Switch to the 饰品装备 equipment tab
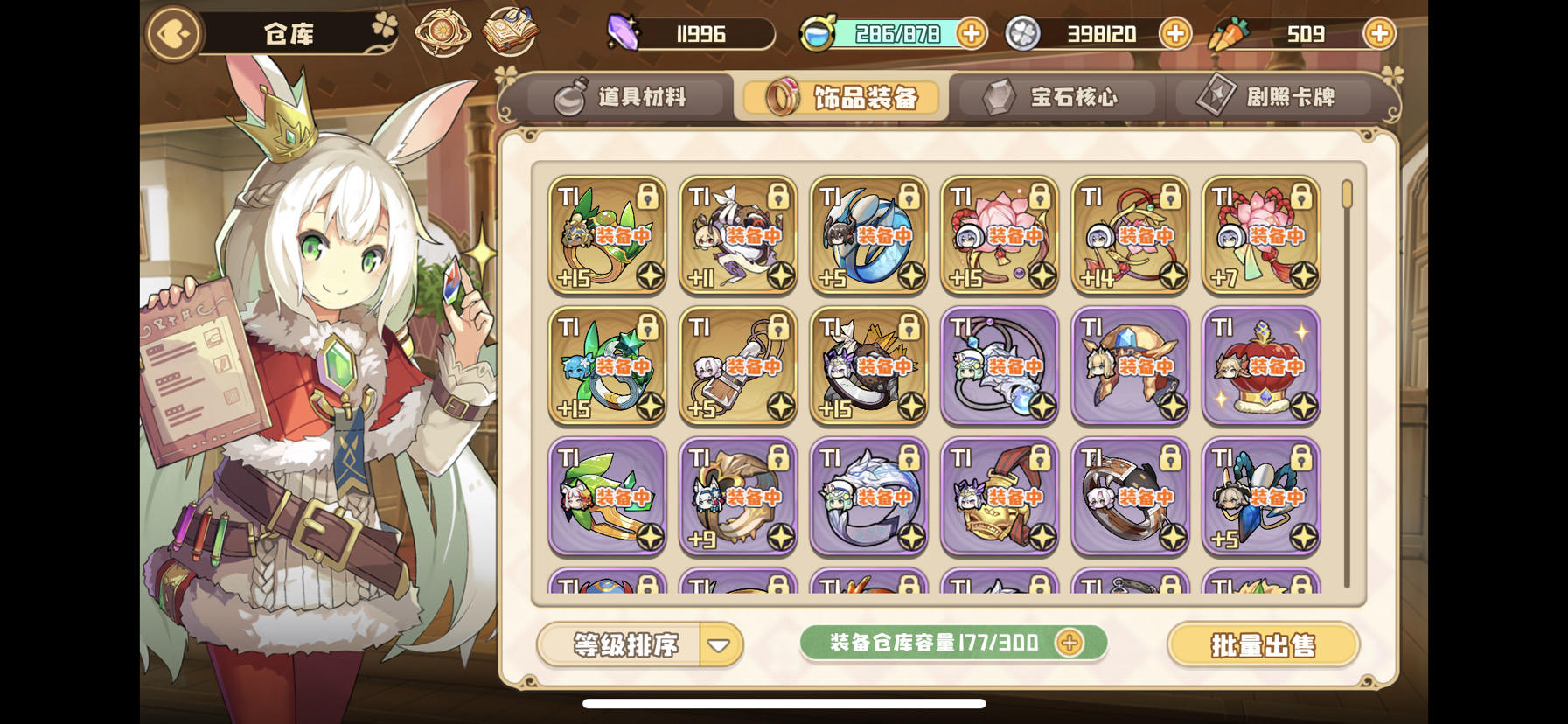 pyautogui.click(x=842, y=99)
